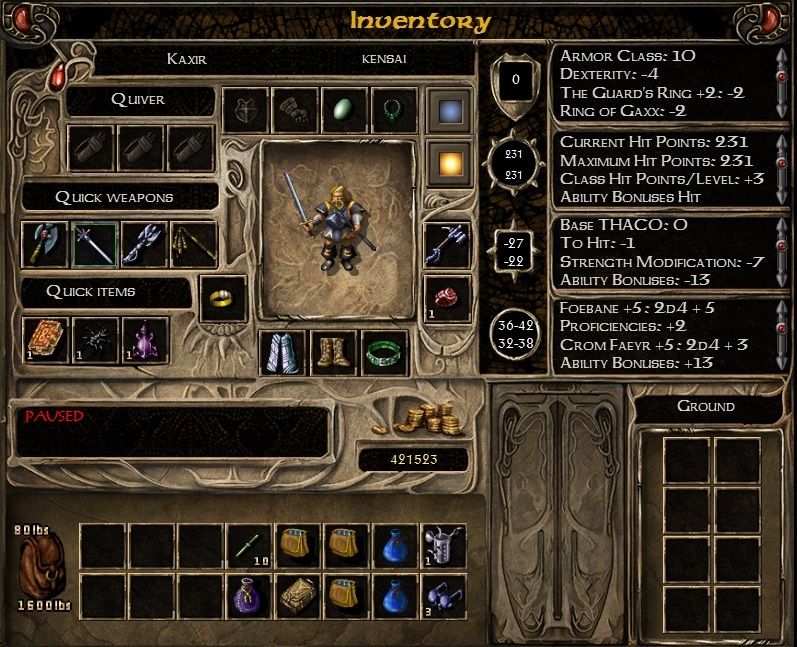The width and height of the screenshot is (797, 647).
Task: Select the red gem slot beside portrait
Action: coord(447,298)
